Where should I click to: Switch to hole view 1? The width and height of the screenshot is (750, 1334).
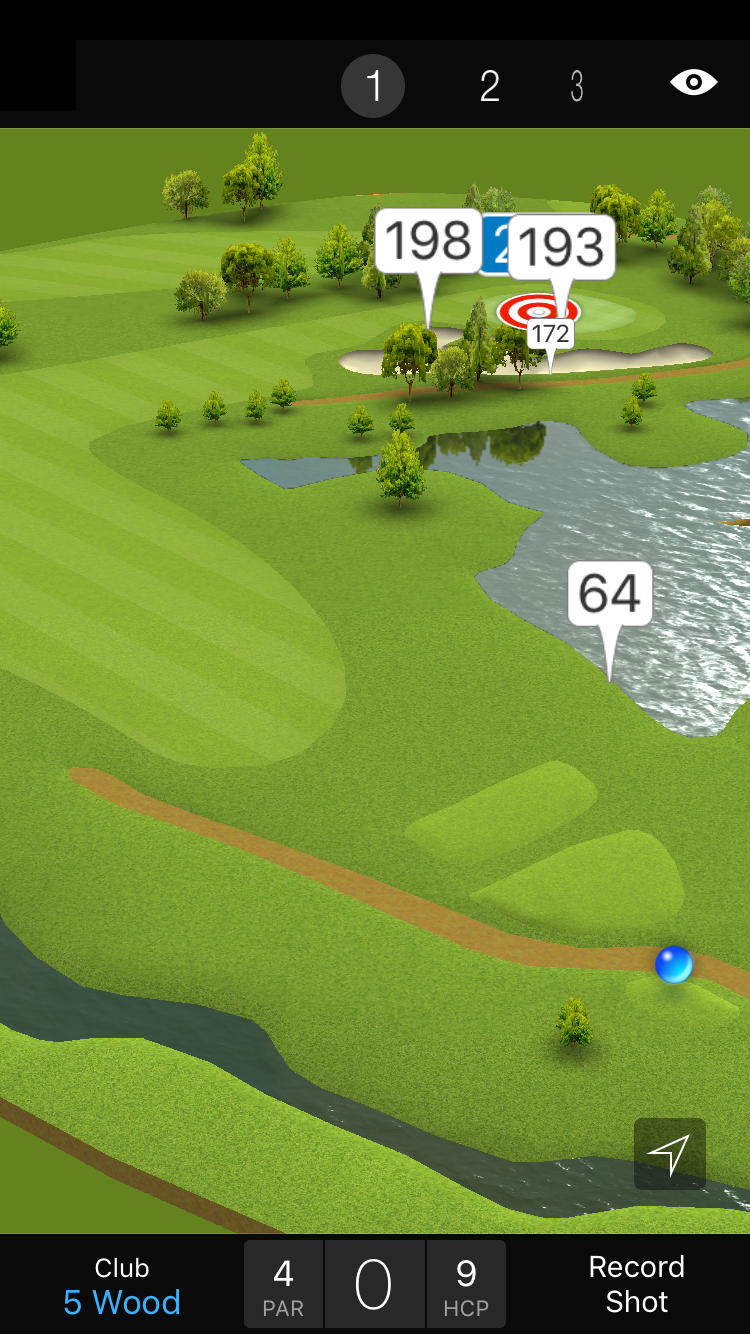(x=373, y=87)
